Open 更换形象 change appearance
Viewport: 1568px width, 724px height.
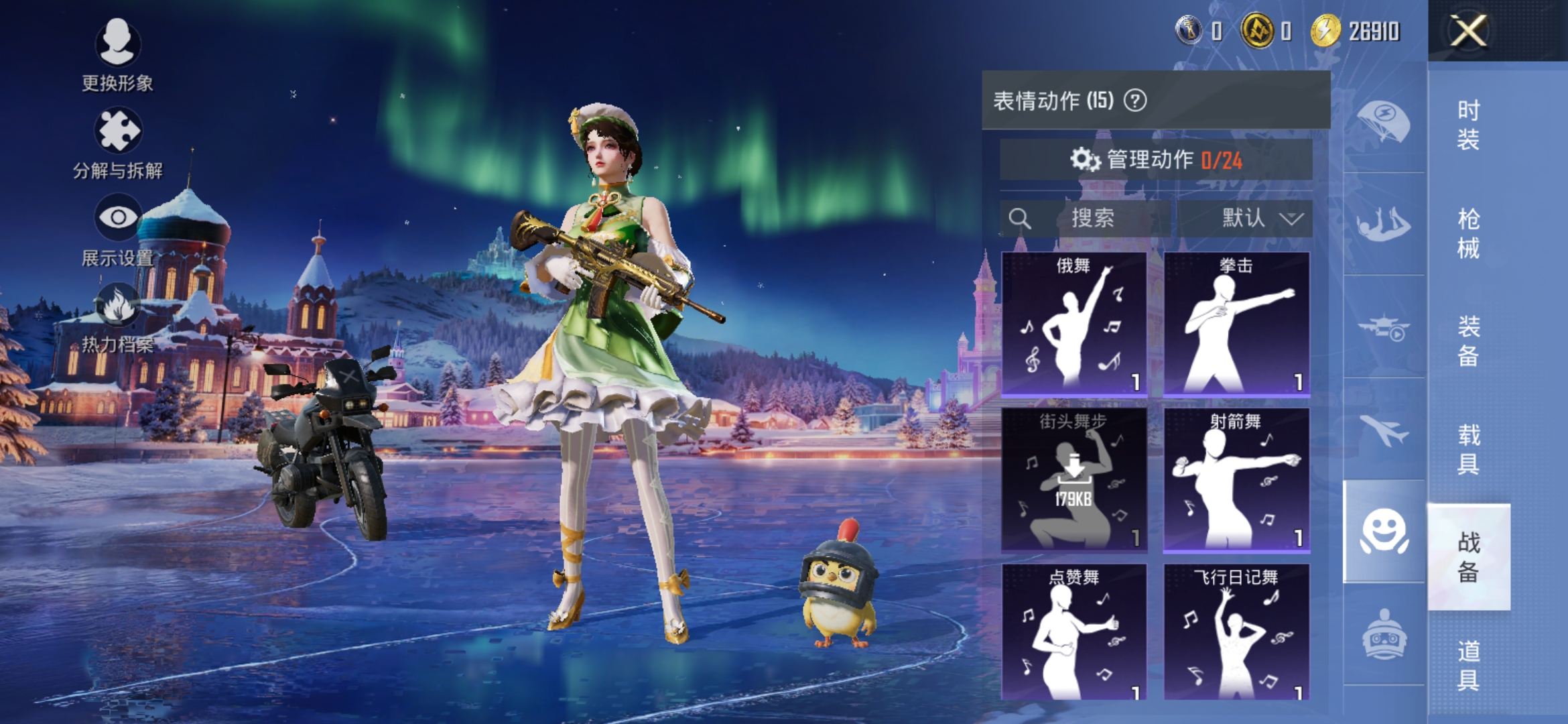point(117,54)
